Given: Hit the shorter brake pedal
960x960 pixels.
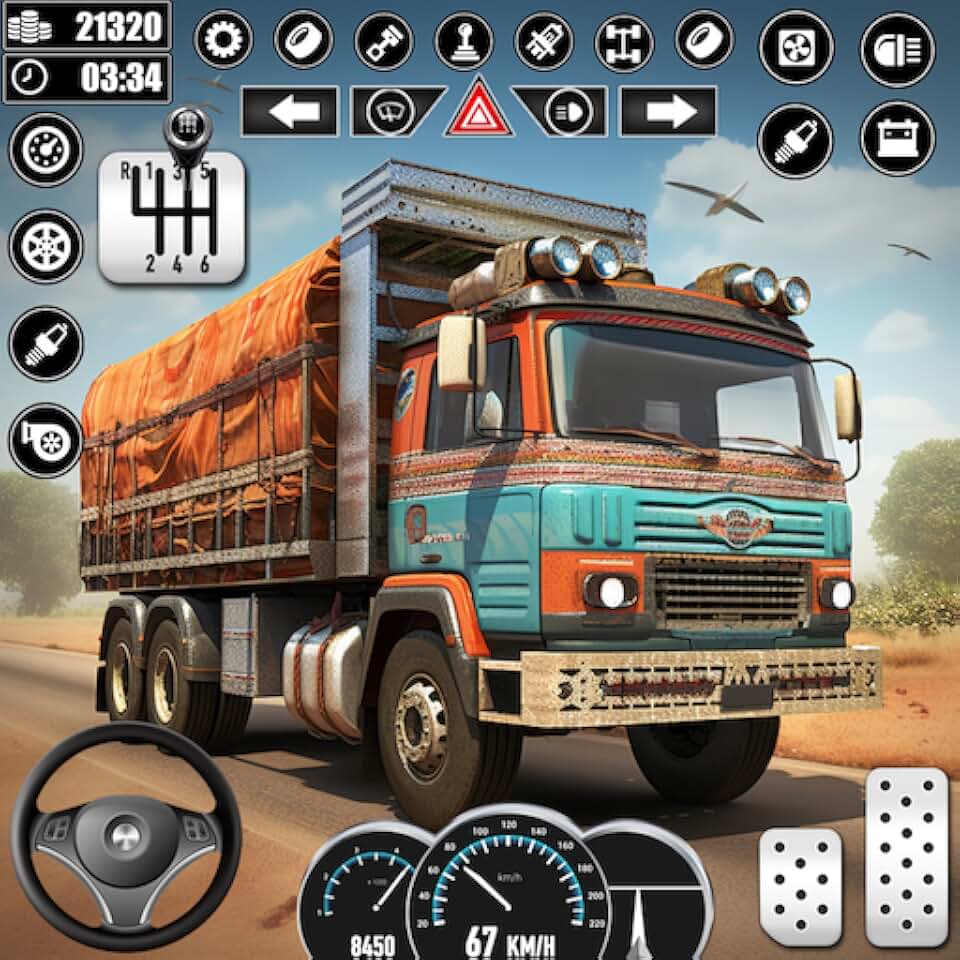Looking at the screenshot, I should [800, 885].
